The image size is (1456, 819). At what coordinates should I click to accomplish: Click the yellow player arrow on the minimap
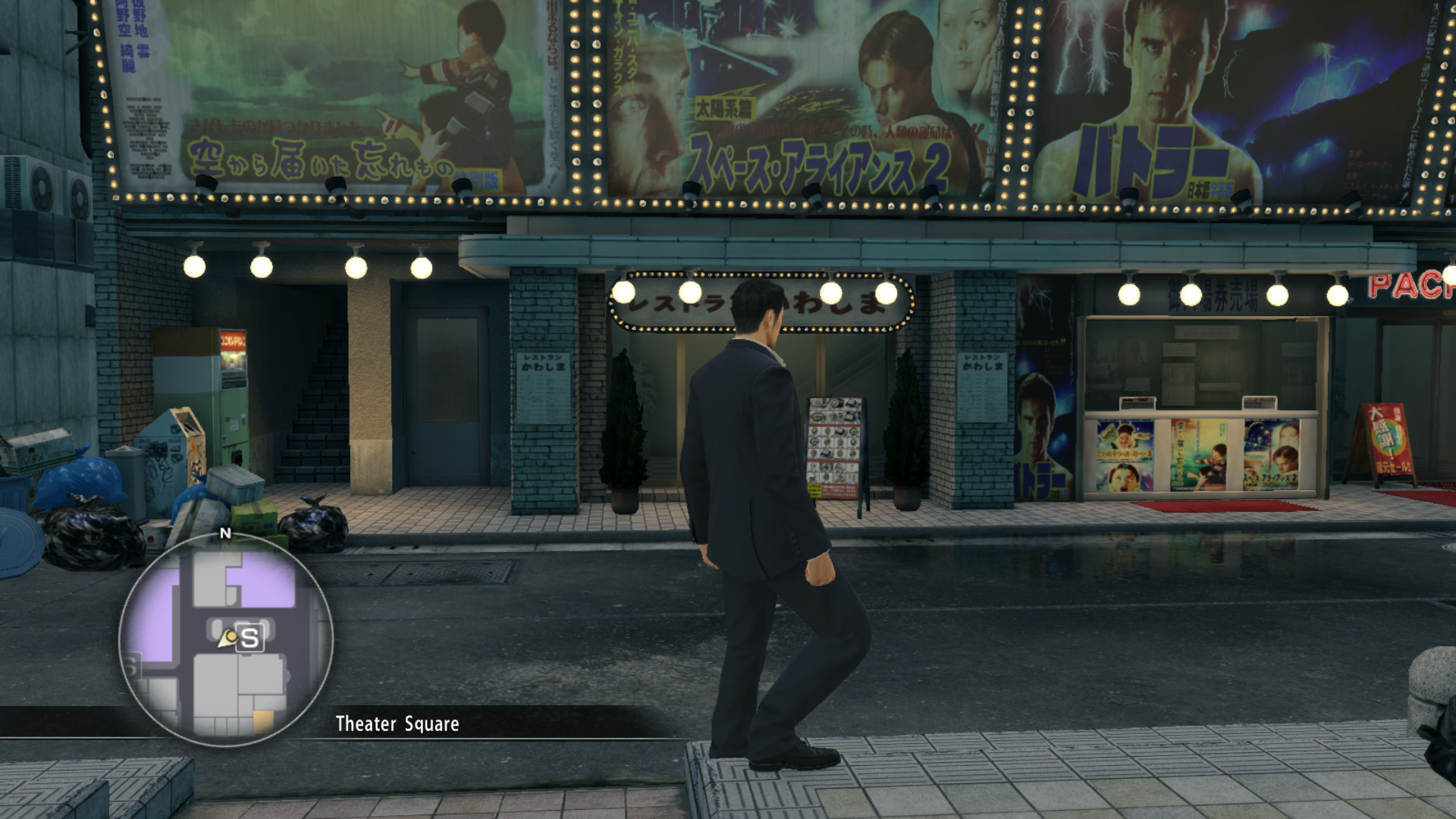[x=227, y=641]
